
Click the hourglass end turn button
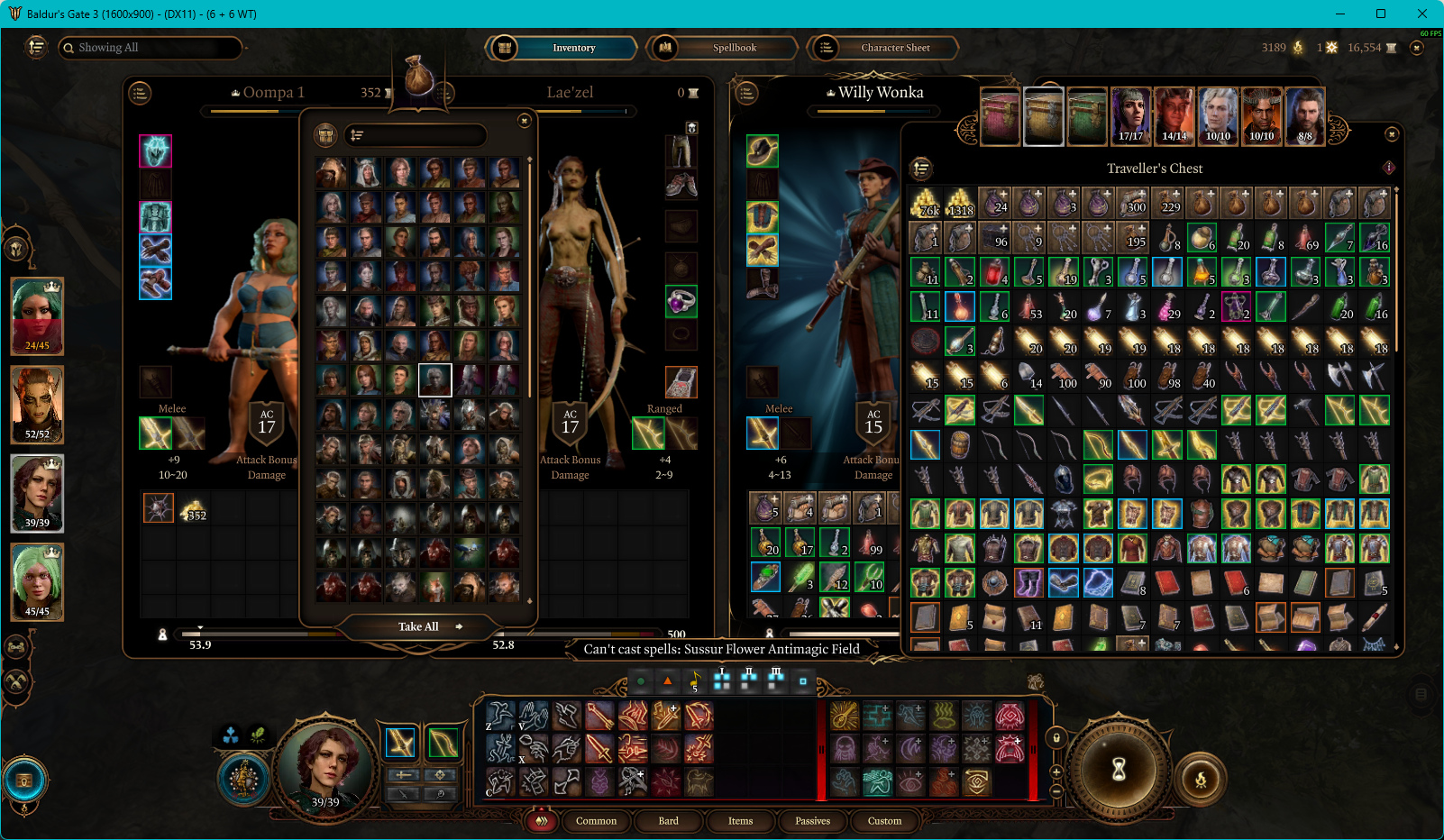pyautogui.click(x=1119, y=769)
